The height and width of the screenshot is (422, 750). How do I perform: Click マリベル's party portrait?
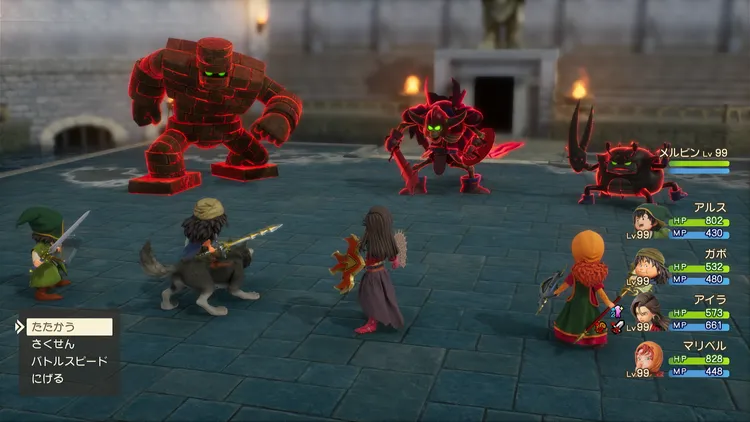648,358
